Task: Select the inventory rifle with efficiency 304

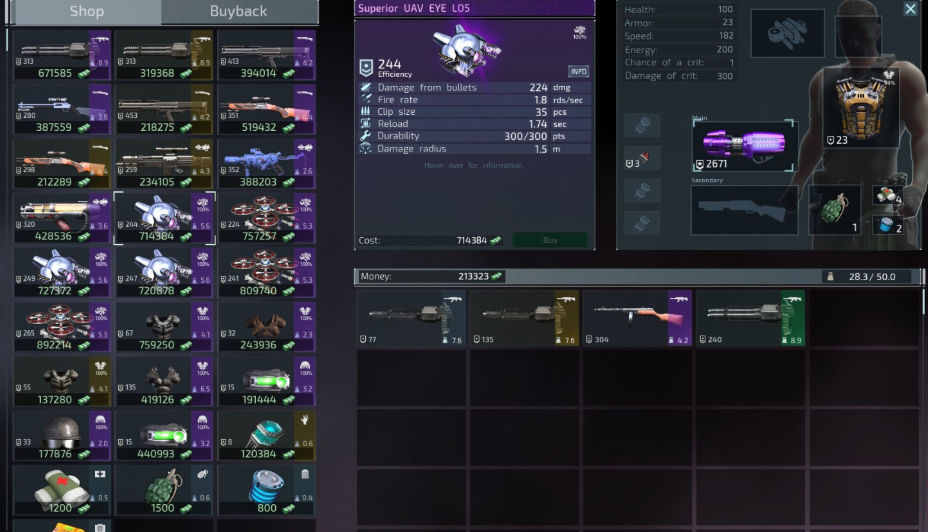Action: pyautogui.click(x=637, y=318)
